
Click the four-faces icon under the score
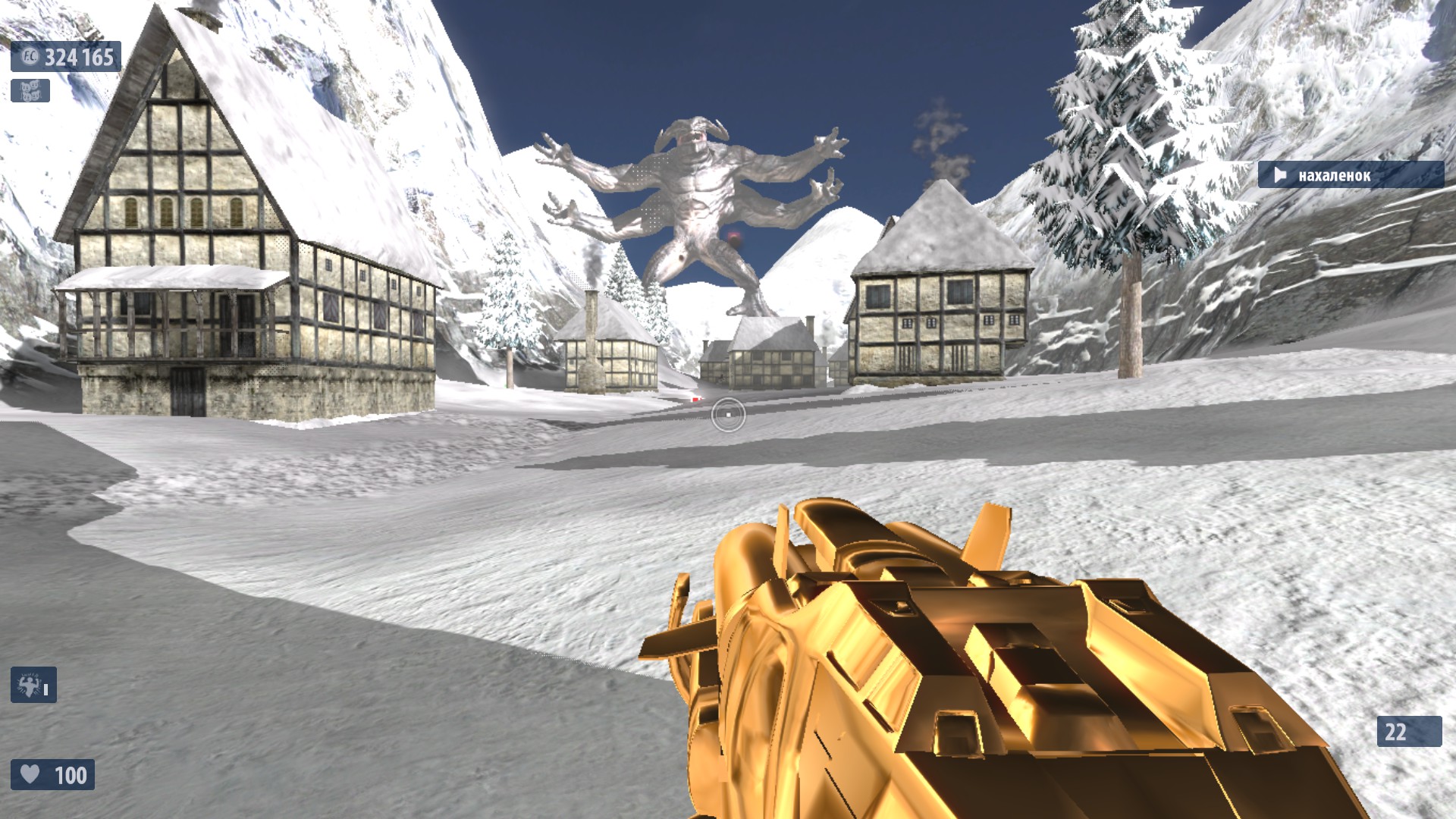coord(30,91)
